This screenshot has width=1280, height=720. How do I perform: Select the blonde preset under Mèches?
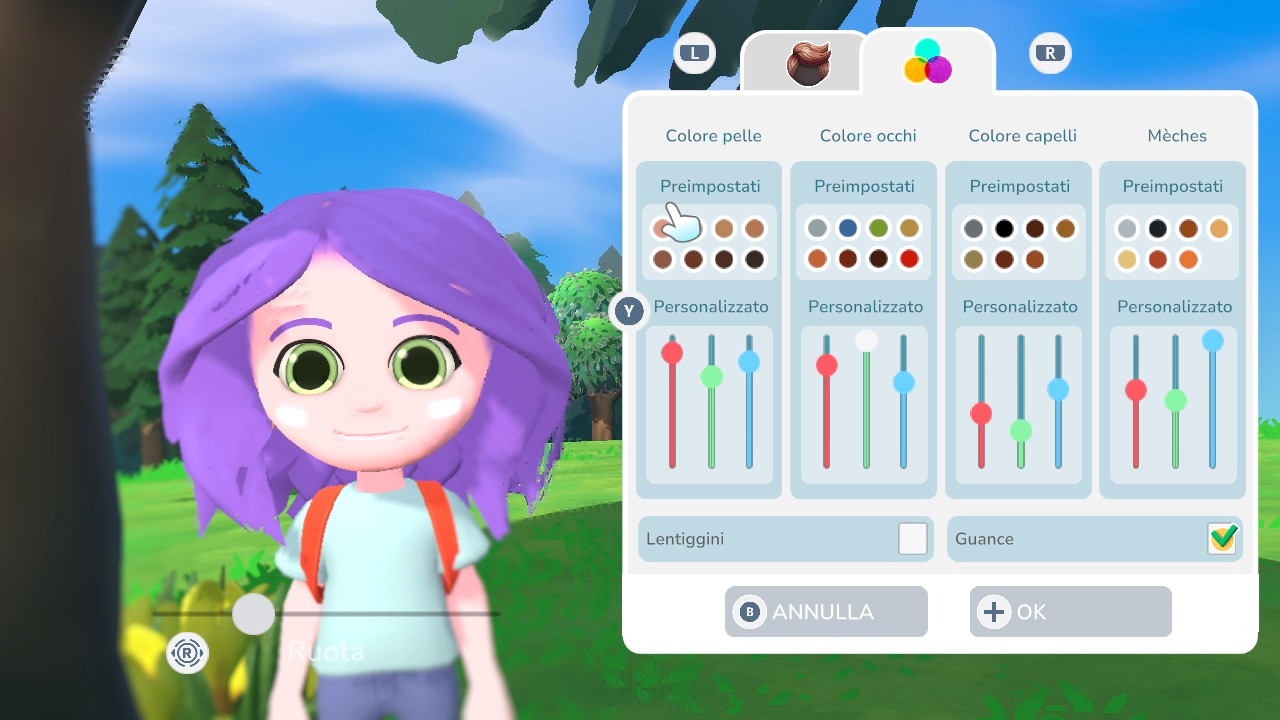click(1127, 259)
